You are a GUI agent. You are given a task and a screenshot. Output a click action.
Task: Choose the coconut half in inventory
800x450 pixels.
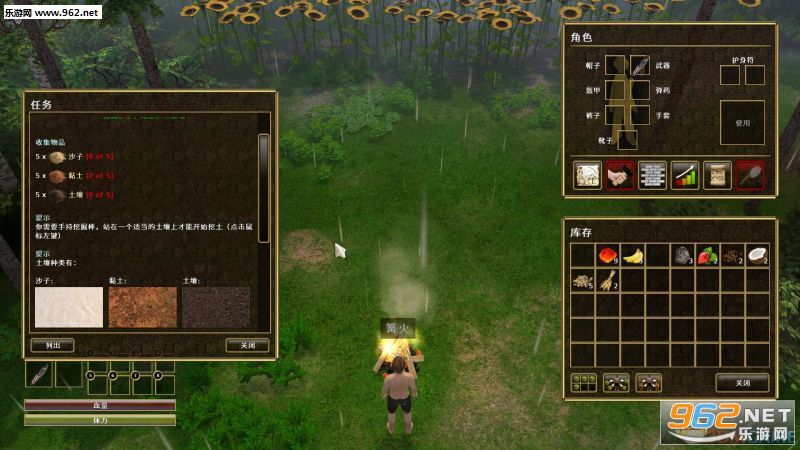[757, 256]
